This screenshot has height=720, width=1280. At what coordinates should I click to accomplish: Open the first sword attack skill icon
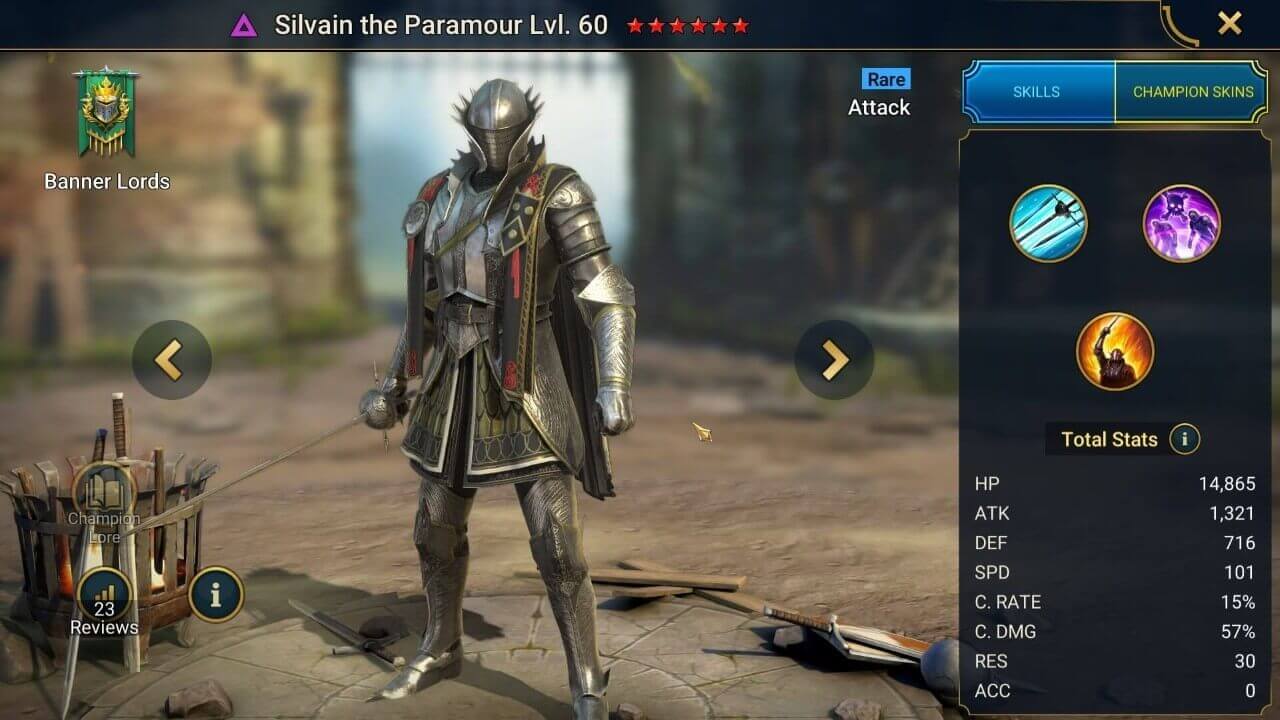[x=1046, y=225]
